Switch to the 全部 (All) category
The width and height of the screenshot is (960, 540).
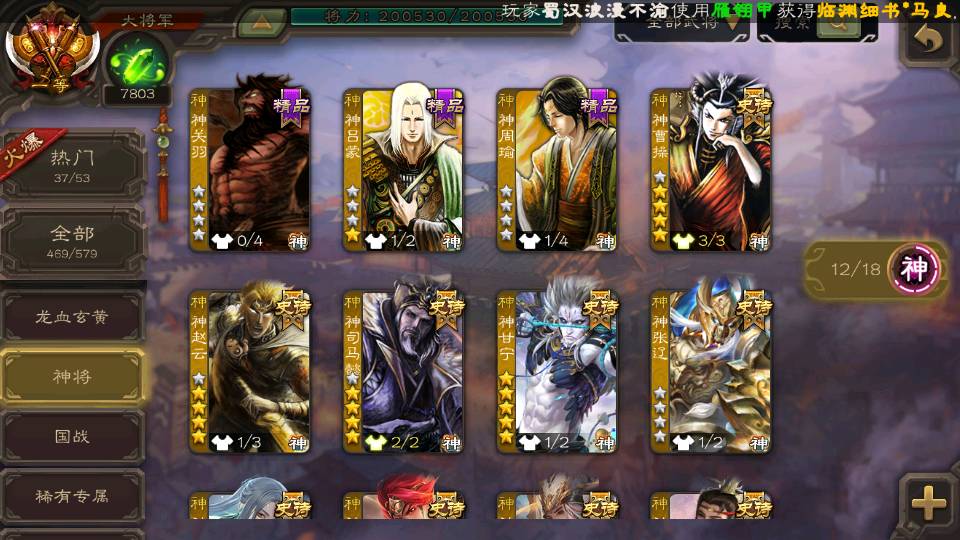point(73,241)
